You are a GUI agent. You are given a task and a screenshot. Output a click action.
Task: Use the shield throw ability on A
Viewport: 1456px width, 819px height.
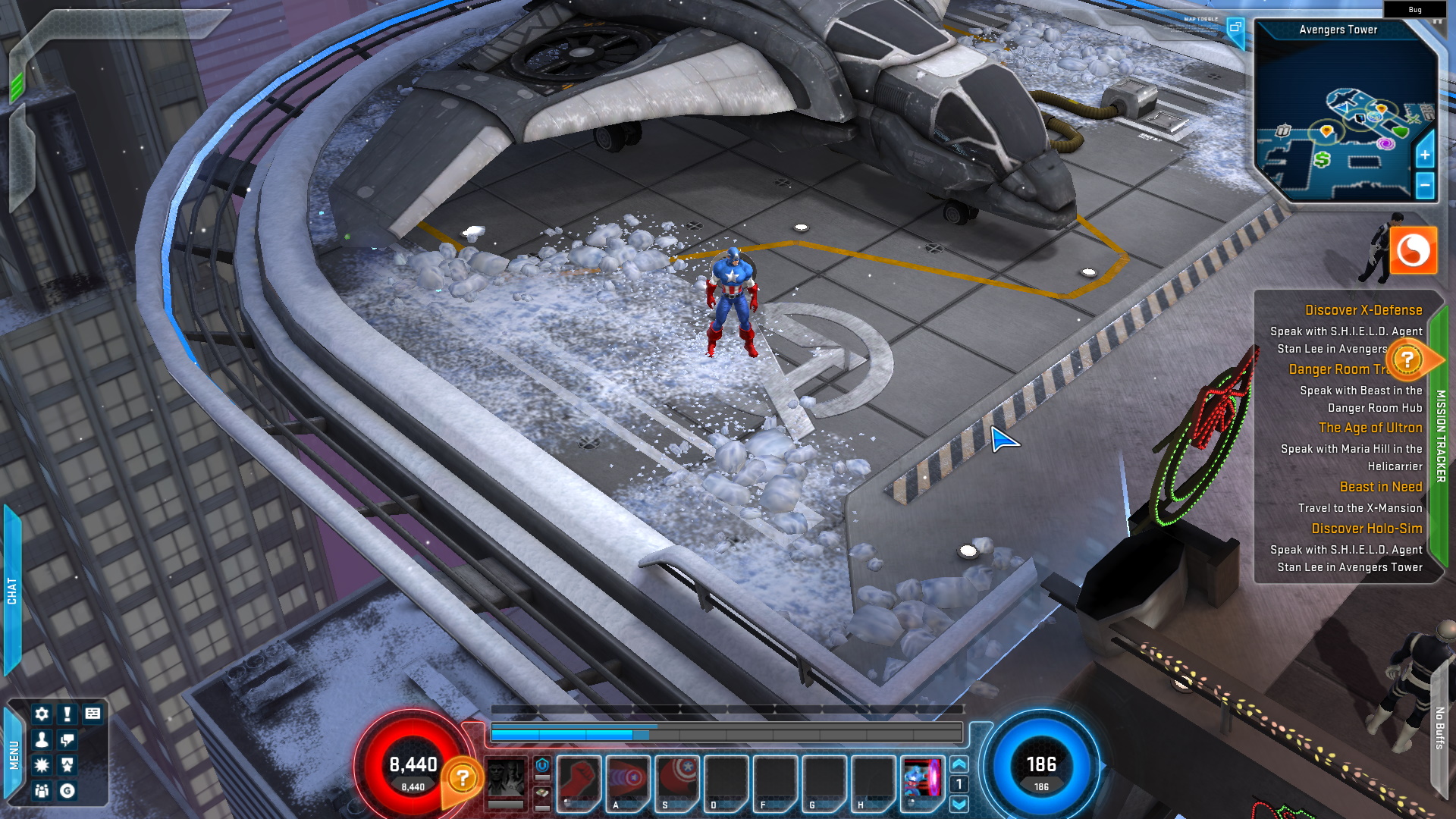(629, 781)
